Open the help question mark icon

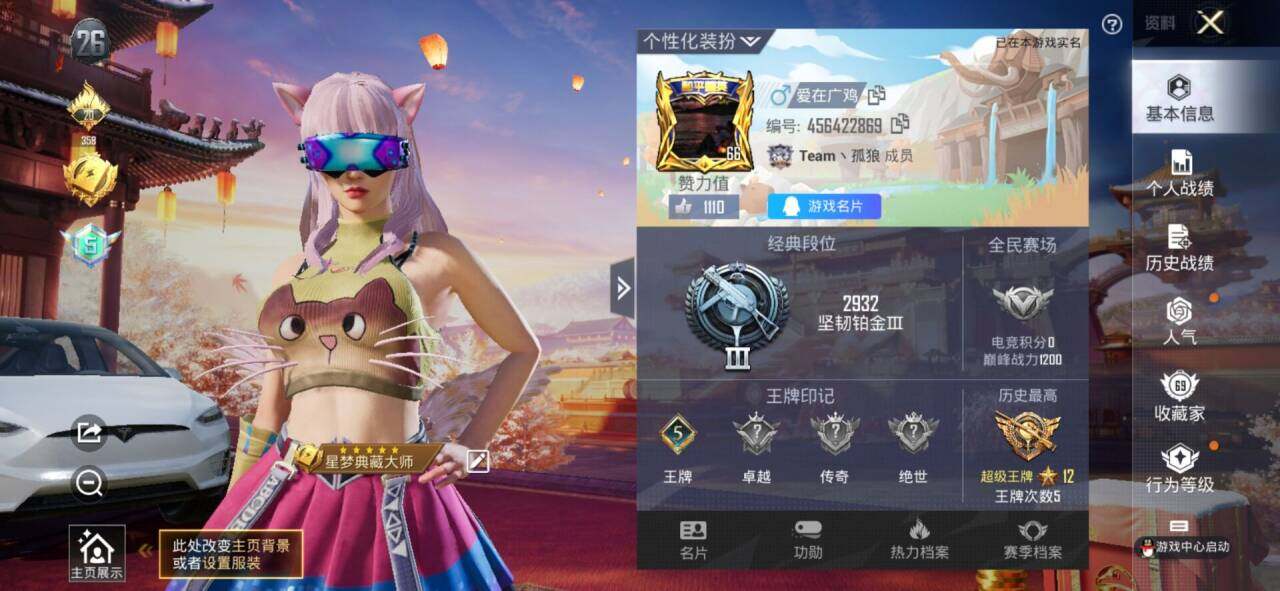(x=1112, y=24)
